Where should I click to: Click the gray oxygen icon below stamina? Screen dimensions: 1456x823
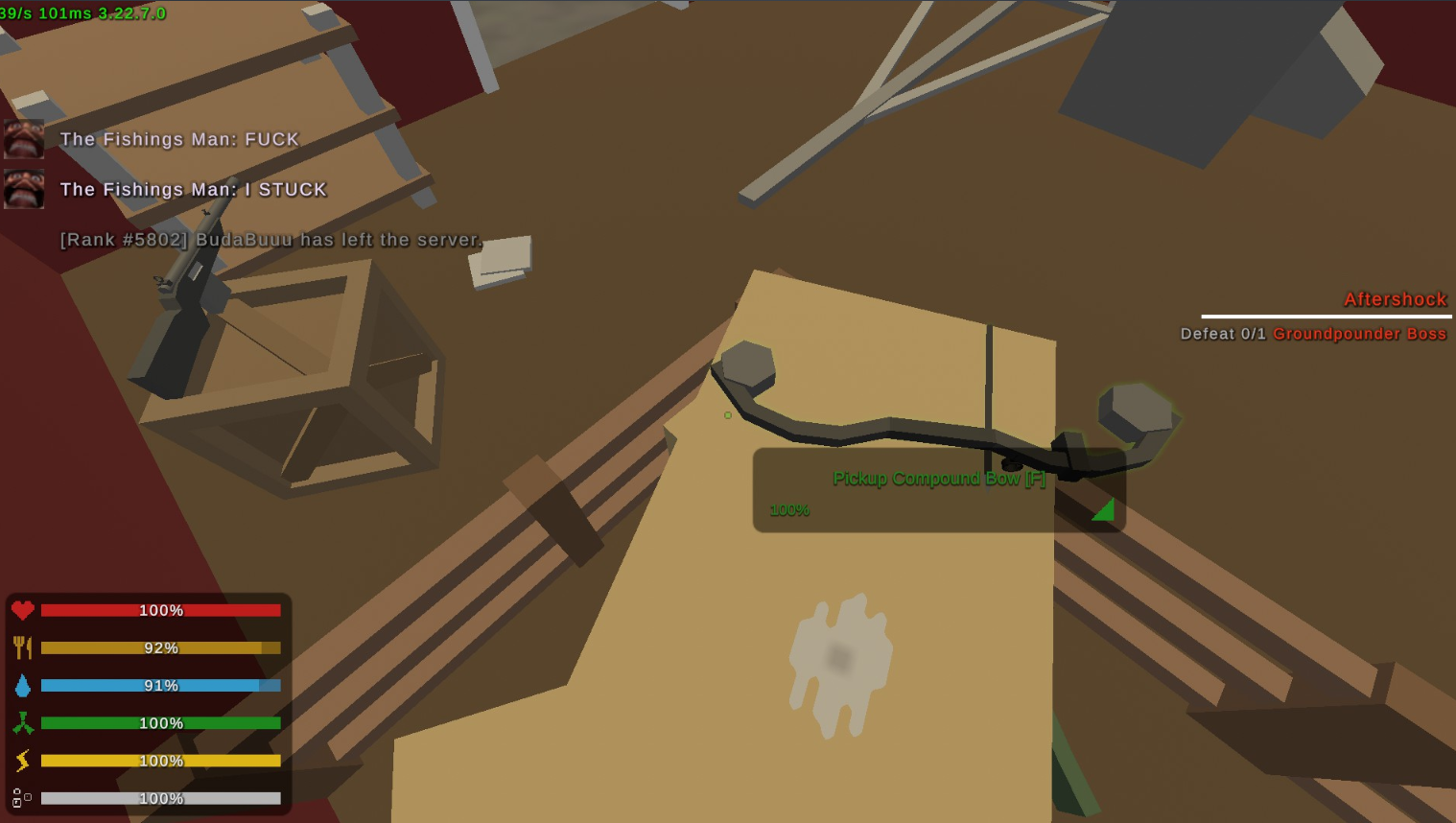[x=22, y=797]
